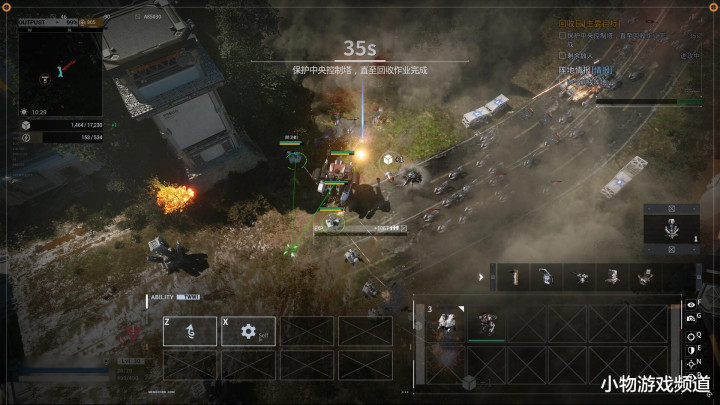
Task: Open the mission objectives tracker
Action: point(590,24)
